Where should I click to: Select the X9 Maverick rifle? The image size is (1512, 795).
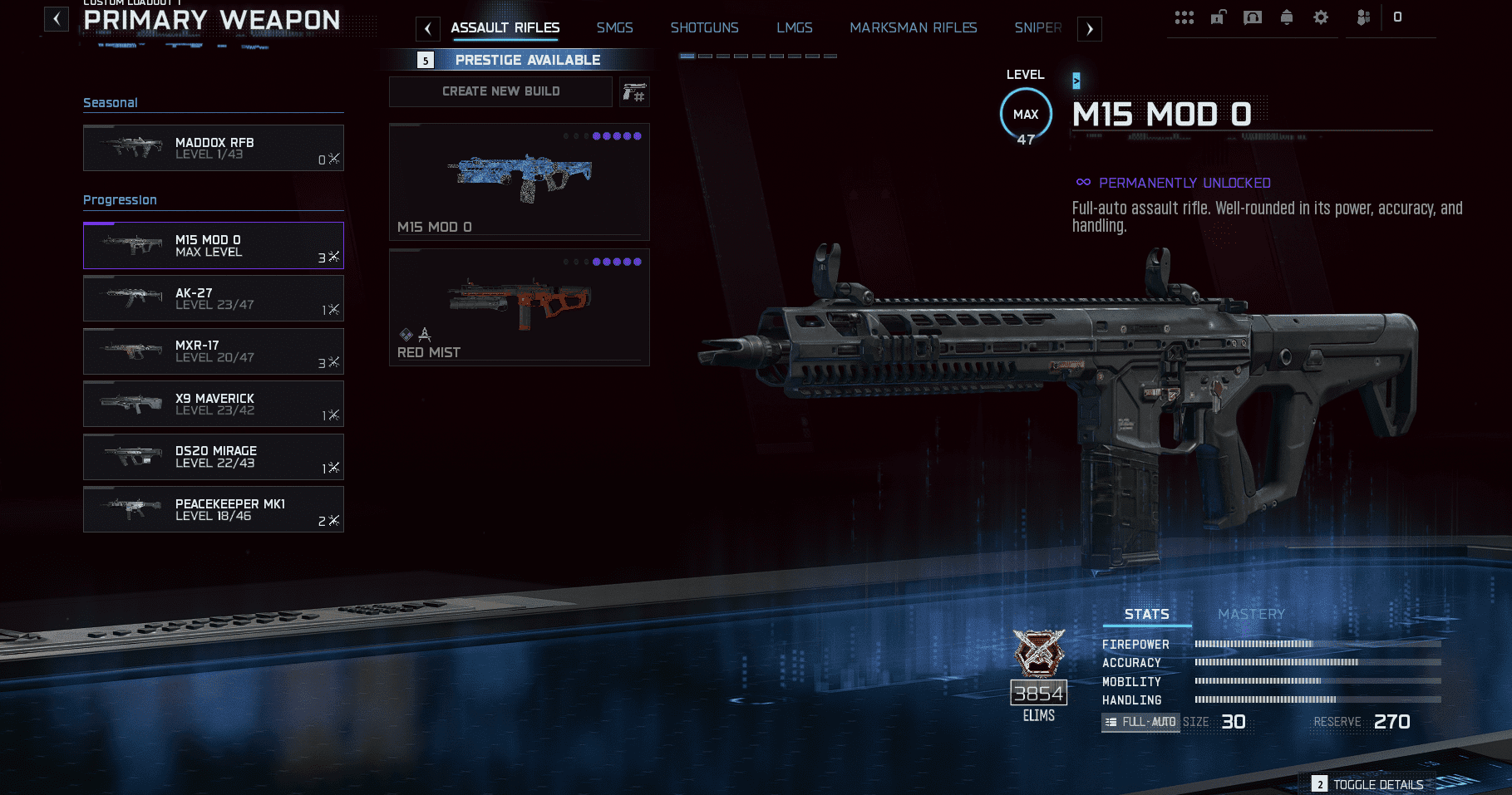(x=213, y=404)
